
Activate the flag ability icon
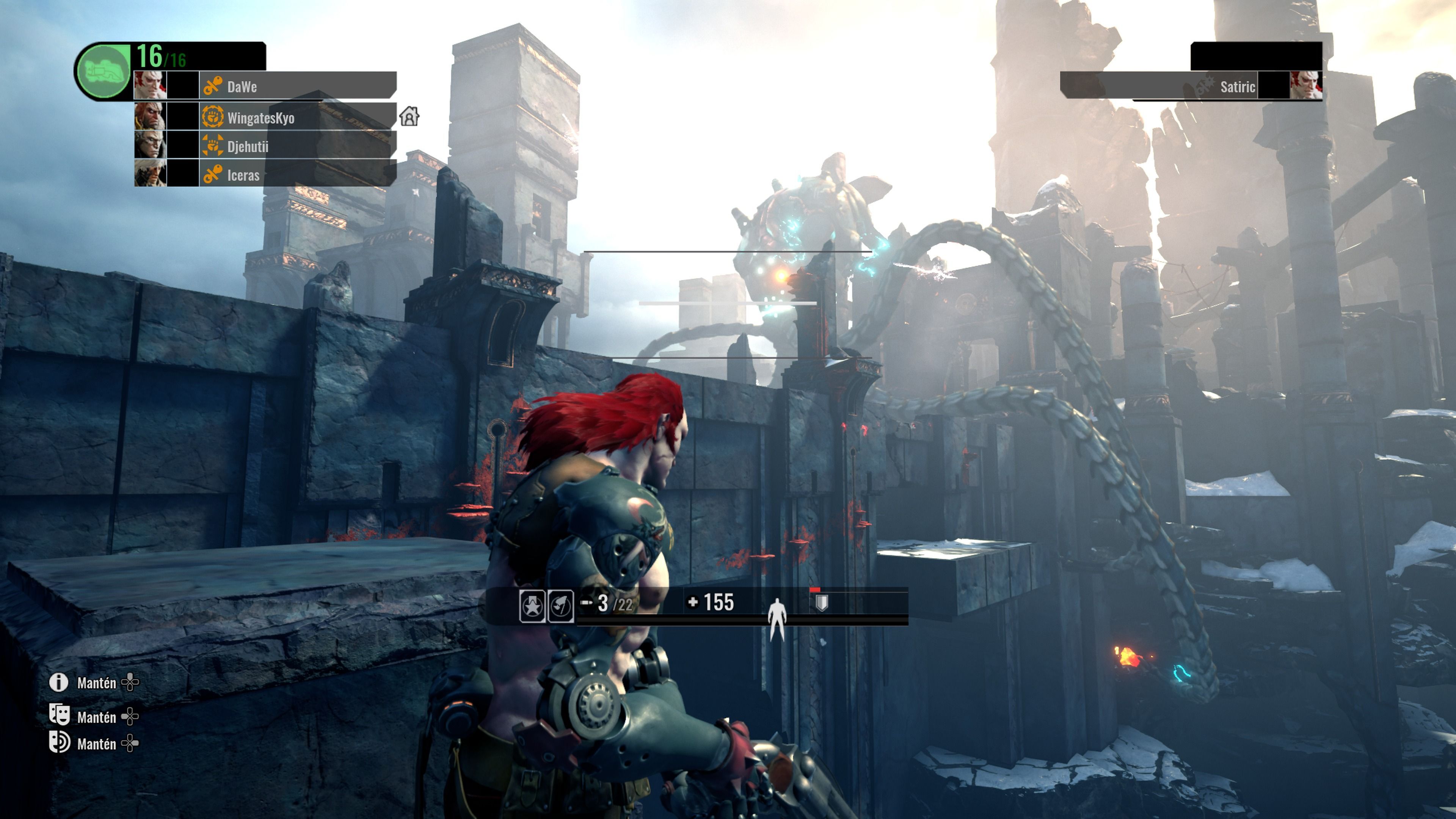561,606
